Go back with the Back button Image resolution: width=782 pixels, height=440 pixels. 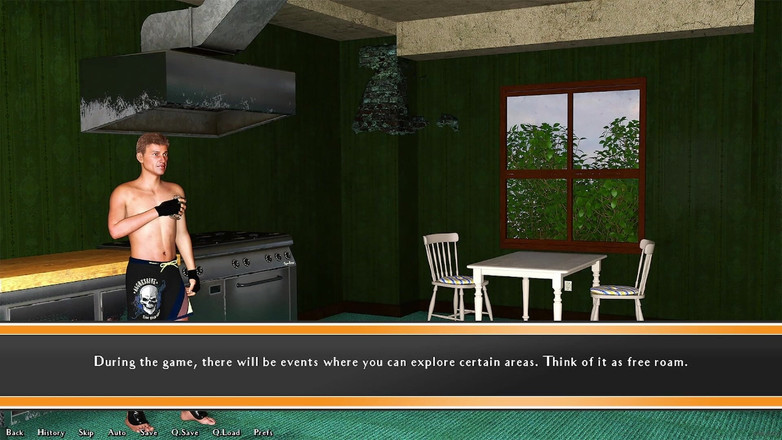14,432
